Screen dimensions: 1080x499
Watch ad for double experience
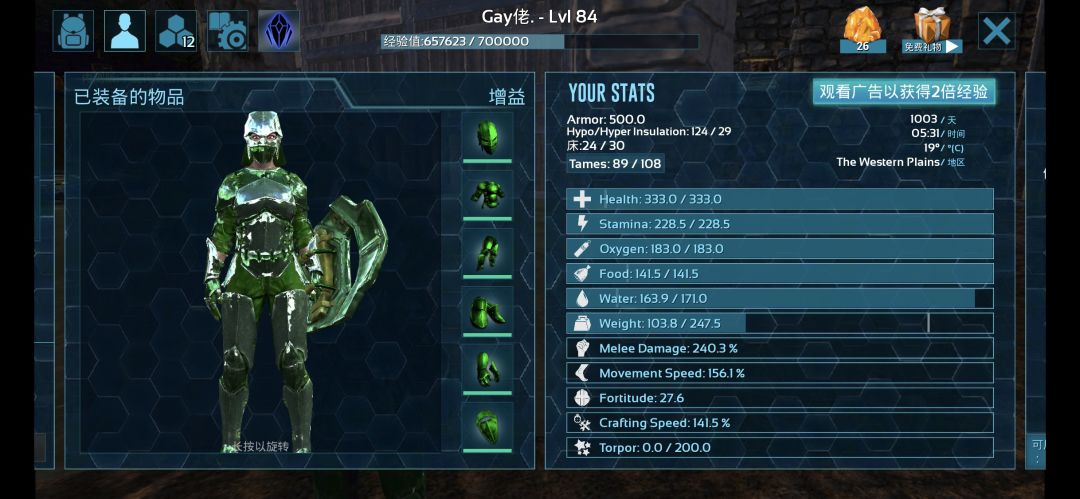coord(903,92)
